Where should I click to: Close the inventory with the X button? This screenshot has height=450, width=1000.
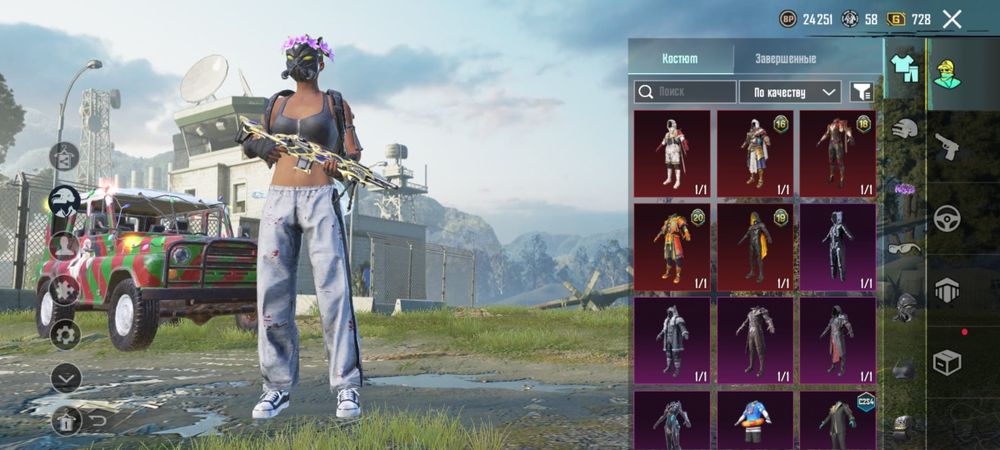coord(952,19)
